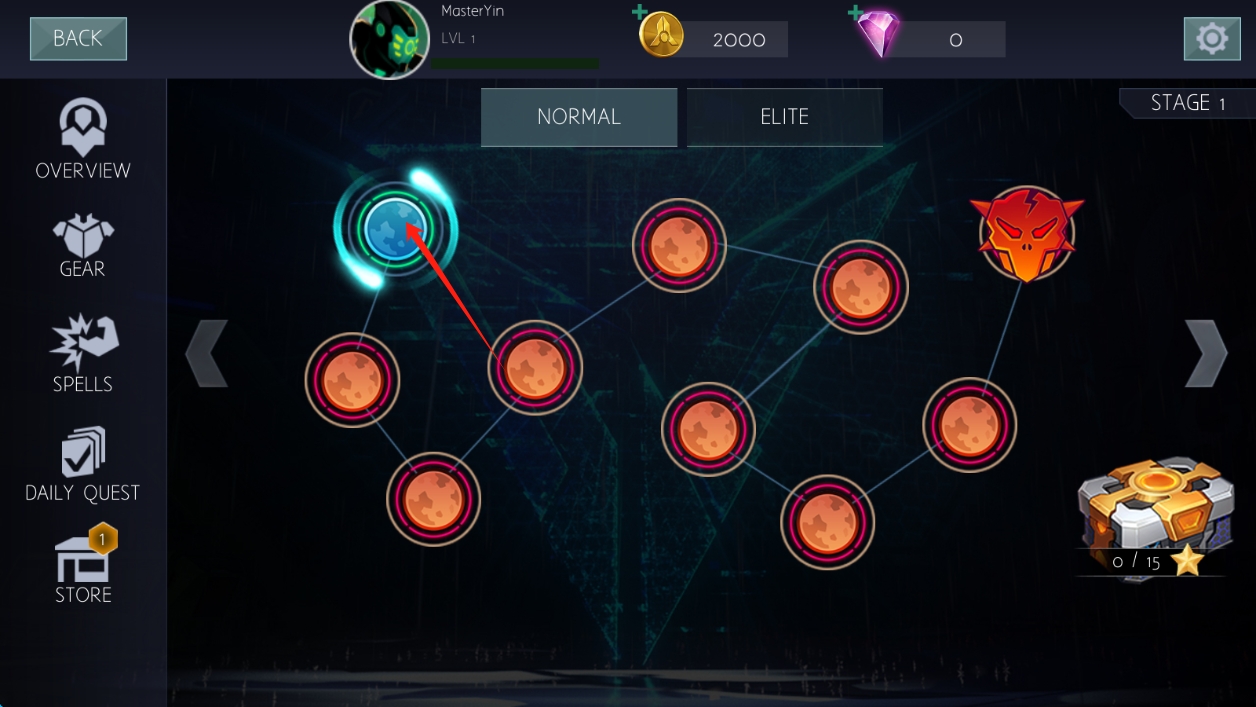1256x707 pixels.
Task: Switch to the NORMAL difficulty tab
Action: click(x=579, y=117)
